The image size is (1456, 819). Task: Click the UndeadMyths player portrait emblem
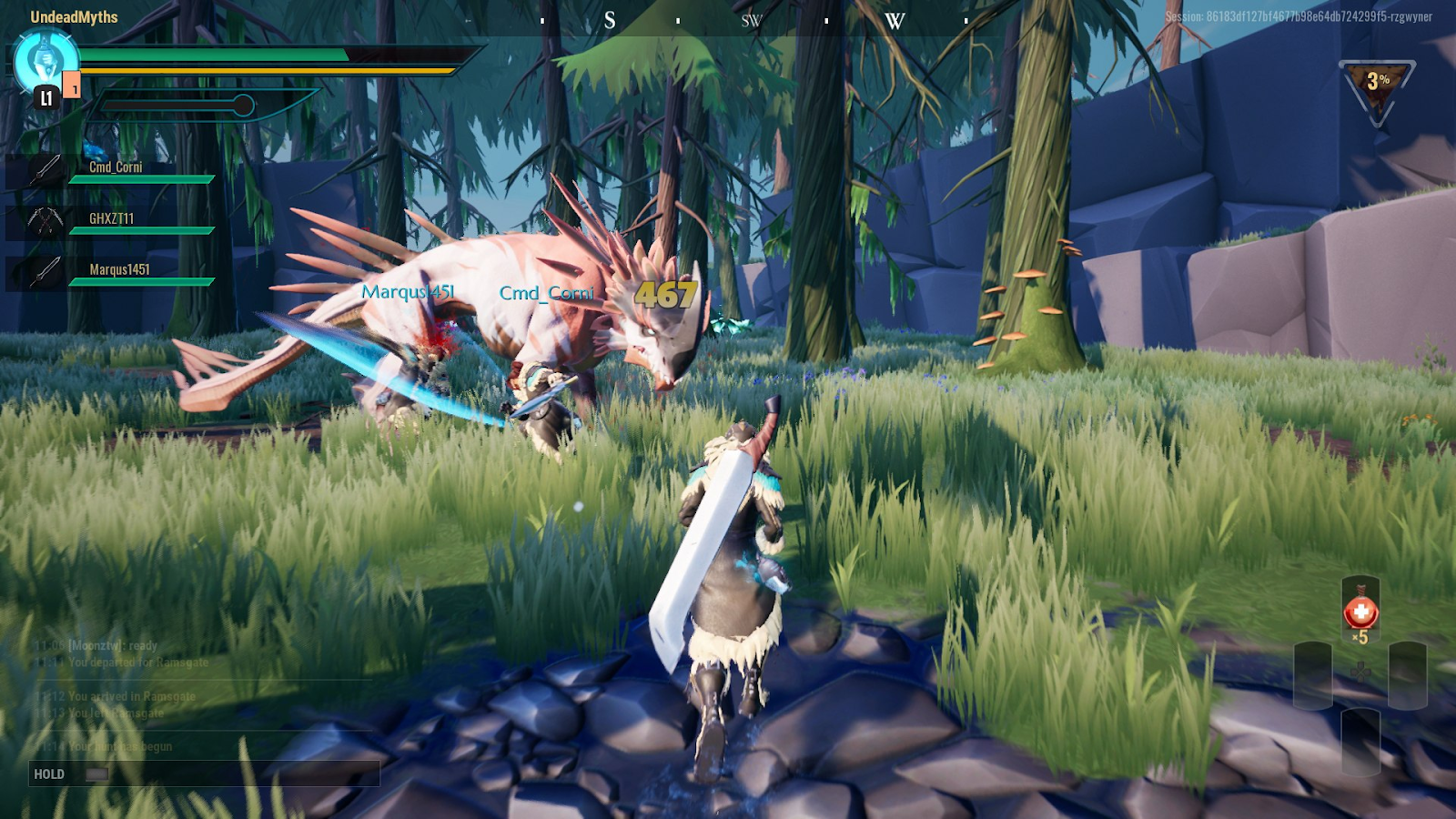pyautogui.click(x=45, y=62)
